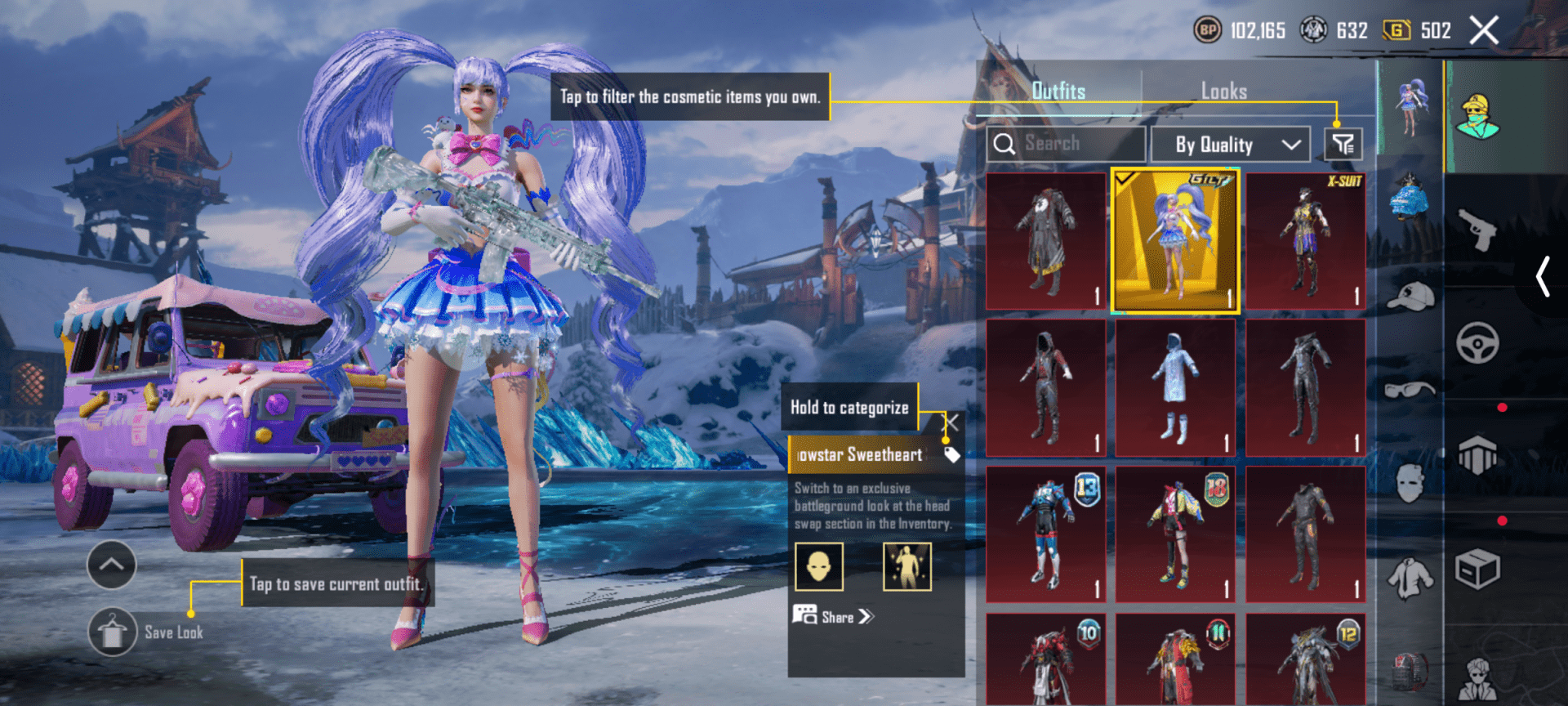Viewport: 1568px width, 706px height.
Task: Click the Share button for Glowstar Sweetheart
Action: (833, 617)
